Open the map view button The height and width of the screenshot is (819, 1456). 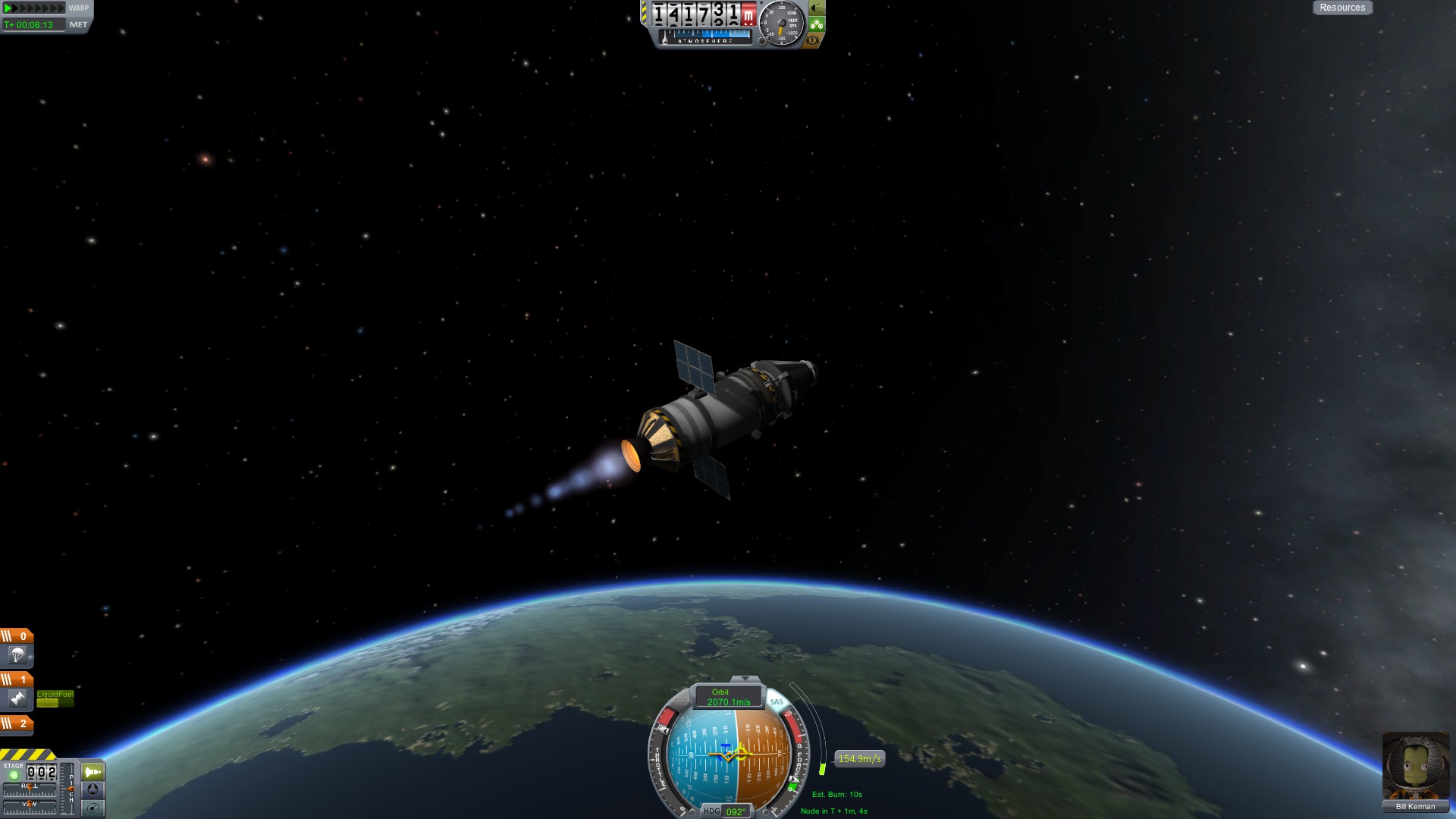coord(93,808)
